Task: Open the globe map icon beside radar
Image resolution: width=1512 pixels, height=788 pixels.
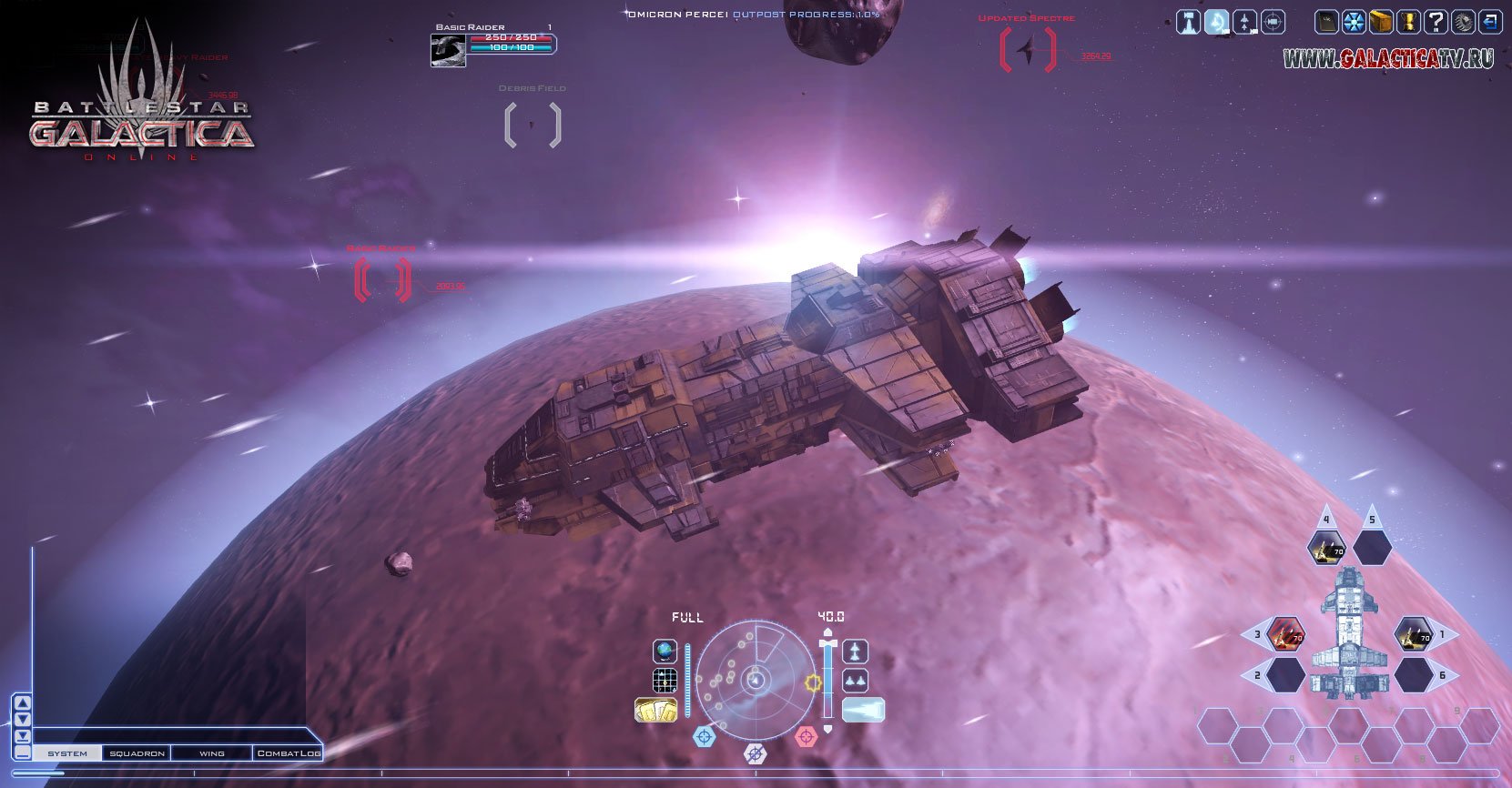Action: [x=665, y=652]
